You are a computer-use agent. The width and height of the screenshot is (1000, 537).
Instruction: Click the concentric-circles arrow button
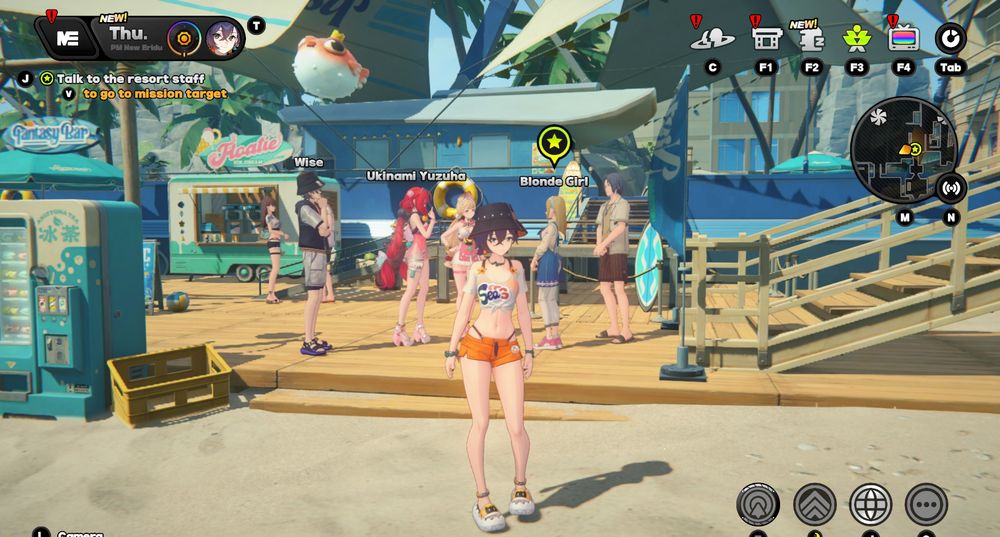pyautogui.click(x=758, y=503)
